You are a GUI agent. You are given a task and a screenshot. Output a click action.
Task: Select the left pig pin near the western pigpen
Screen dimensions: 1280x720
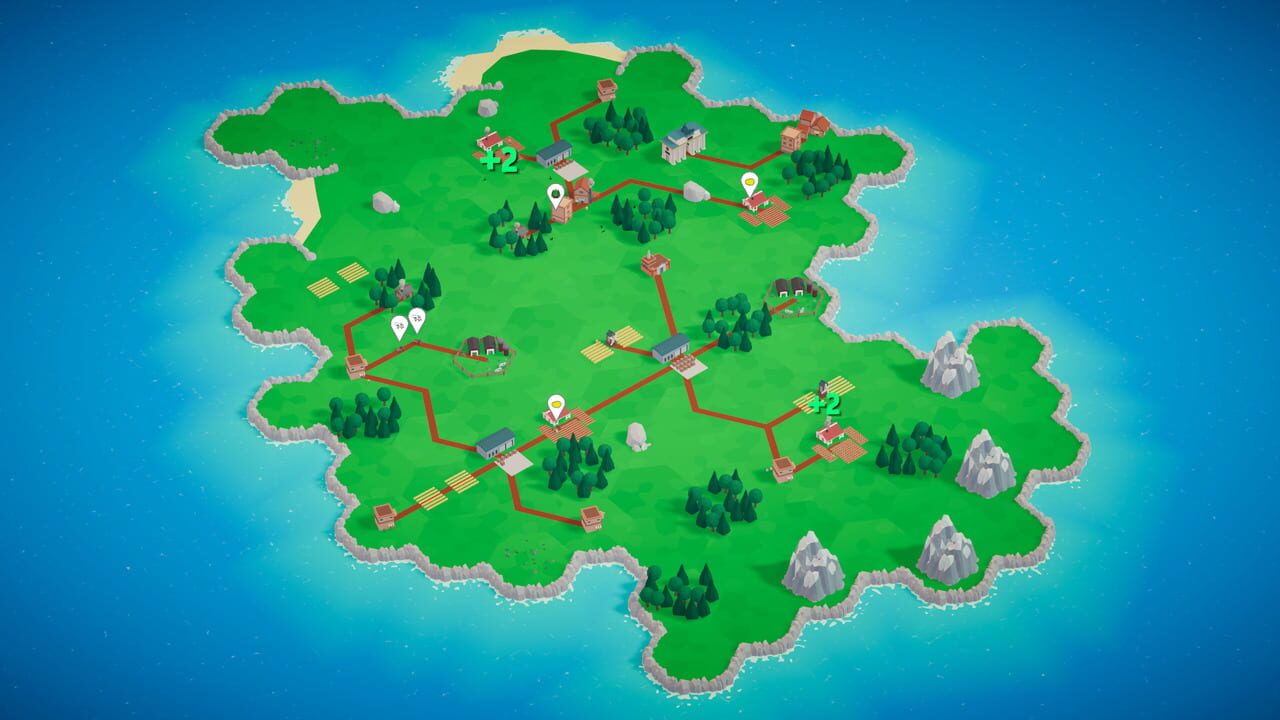coord(399,326)
